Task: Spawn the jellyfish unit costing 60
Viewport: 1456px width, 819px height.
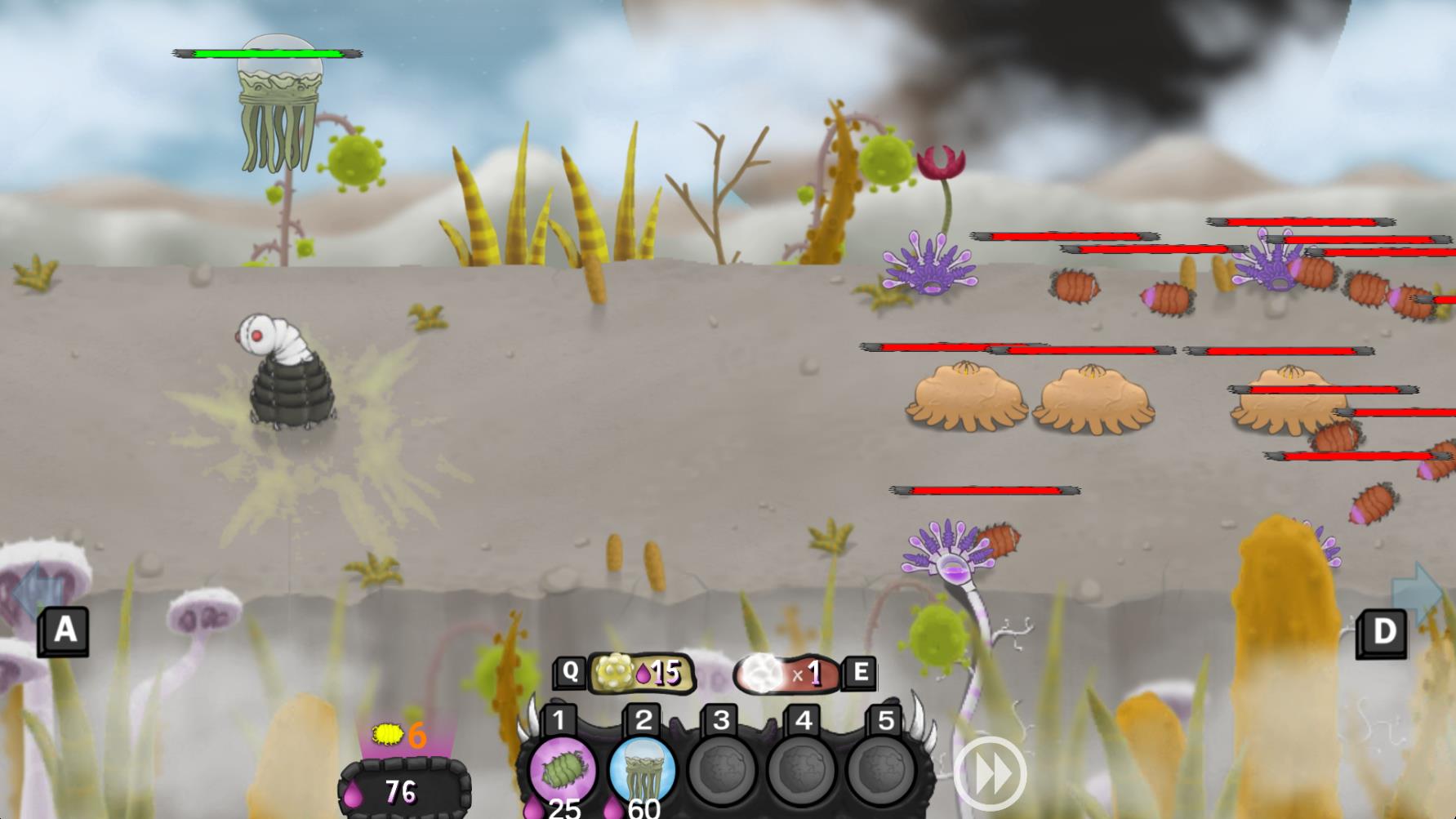Action: pyautogui.click(x=642, y=770)
